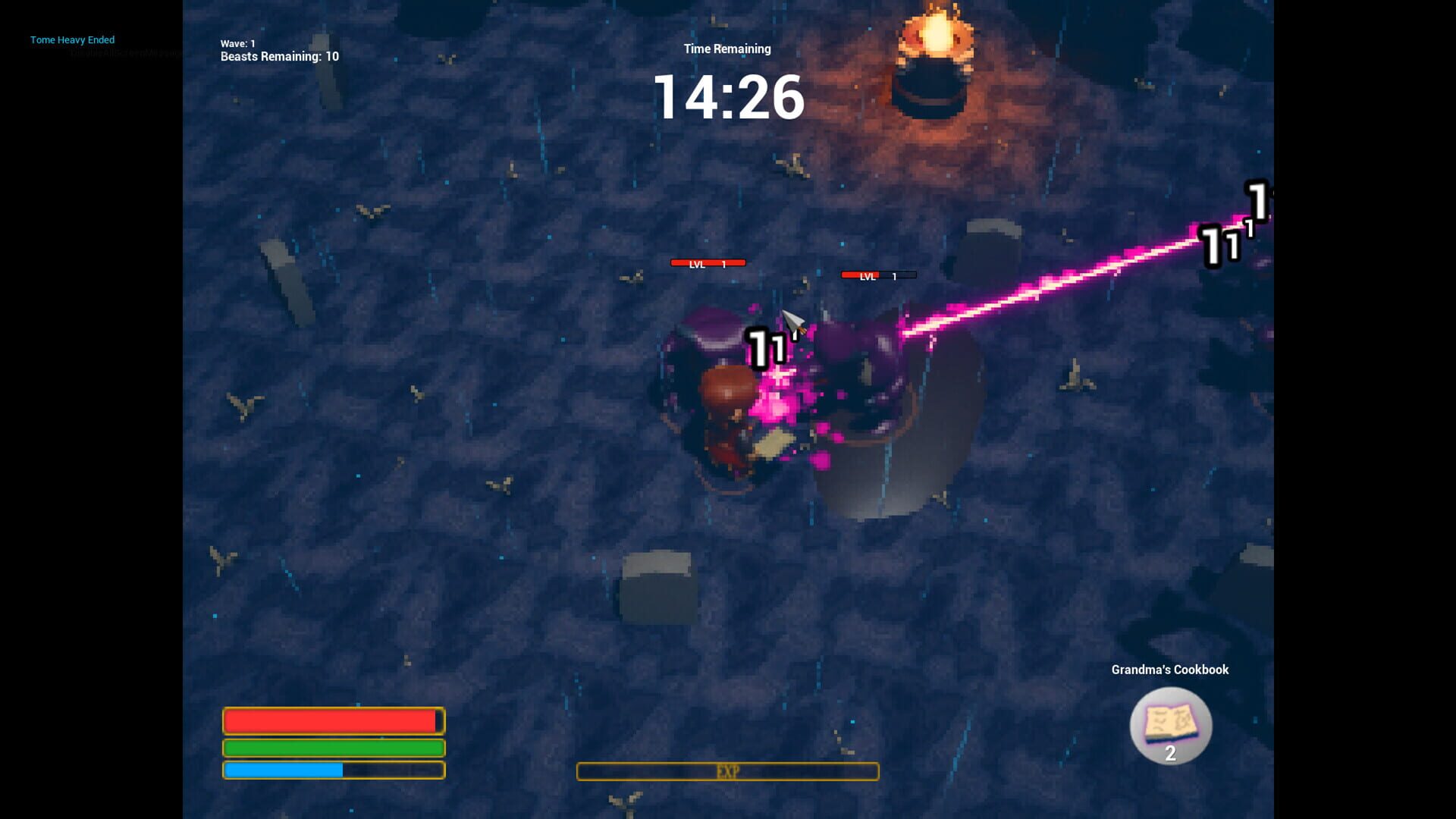Click the Time Remaining header text

[x=726, y=49]
